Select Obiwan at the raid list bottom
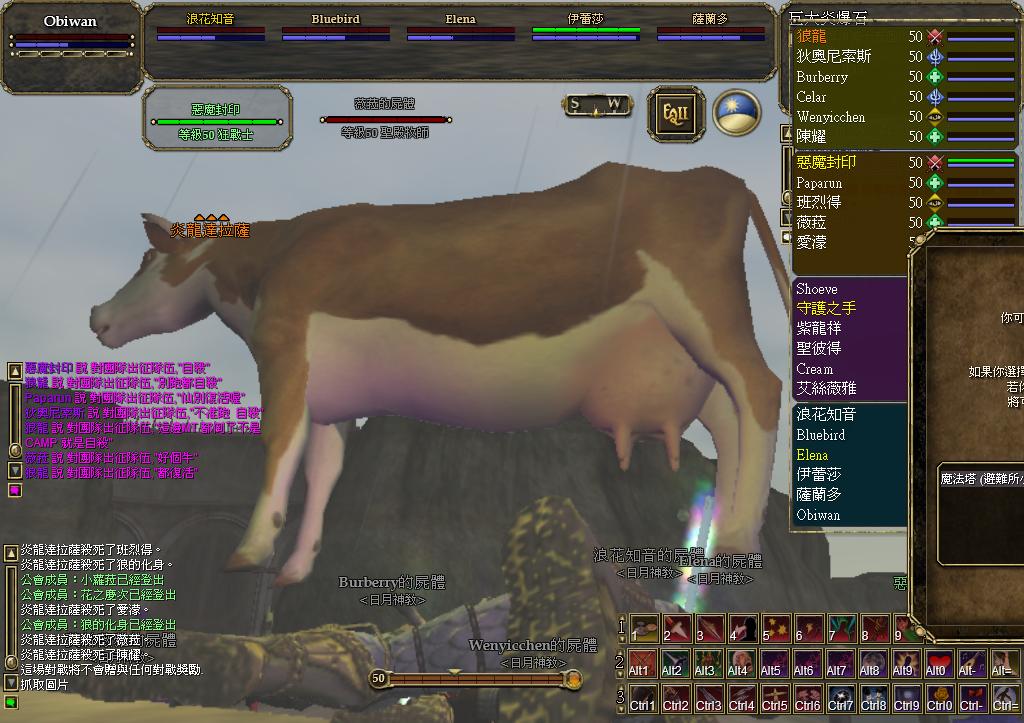Screen dimensions: 1024x723 coord(818,515)
